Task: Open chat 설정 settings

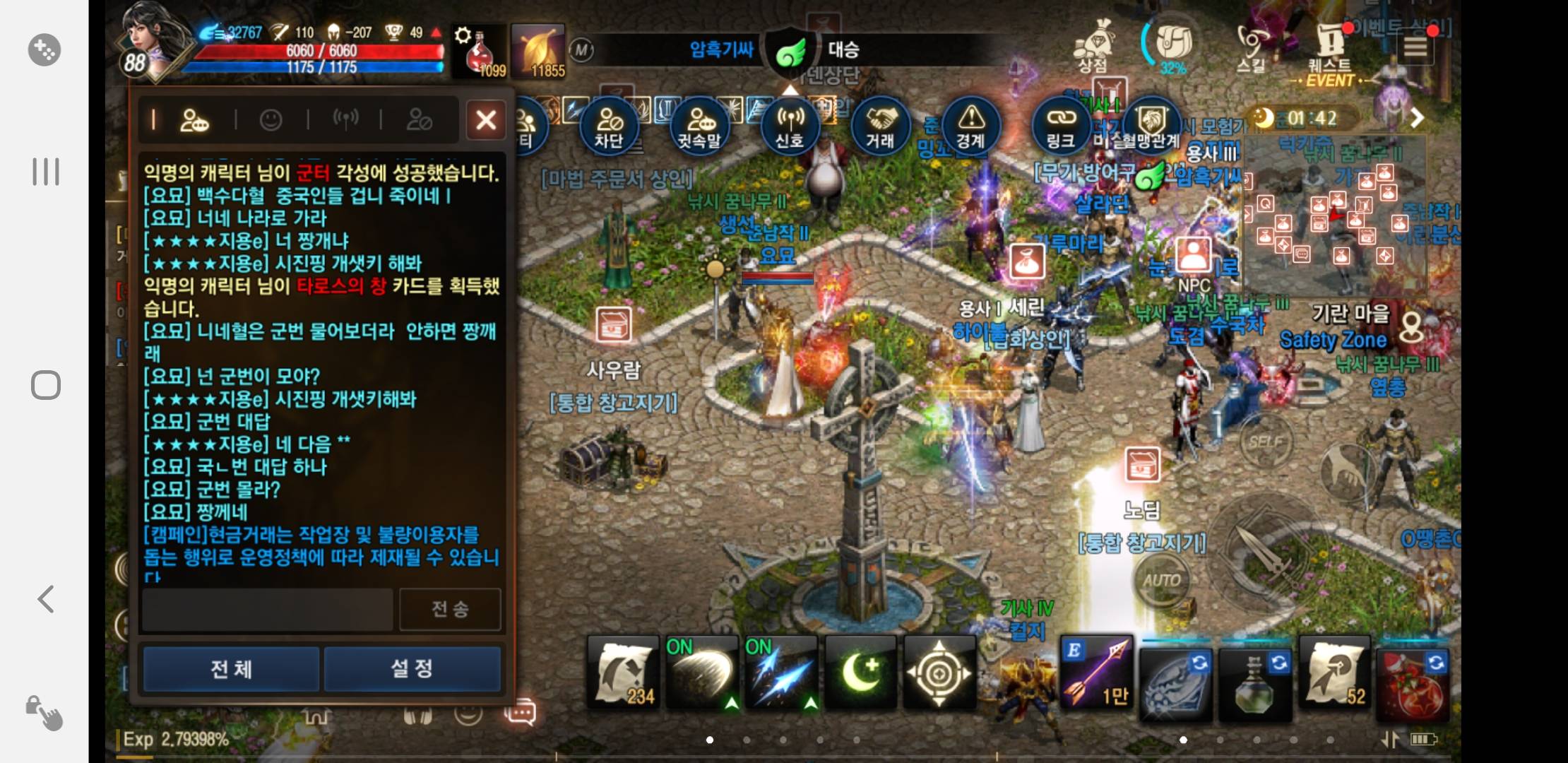Action: point(412,668)
